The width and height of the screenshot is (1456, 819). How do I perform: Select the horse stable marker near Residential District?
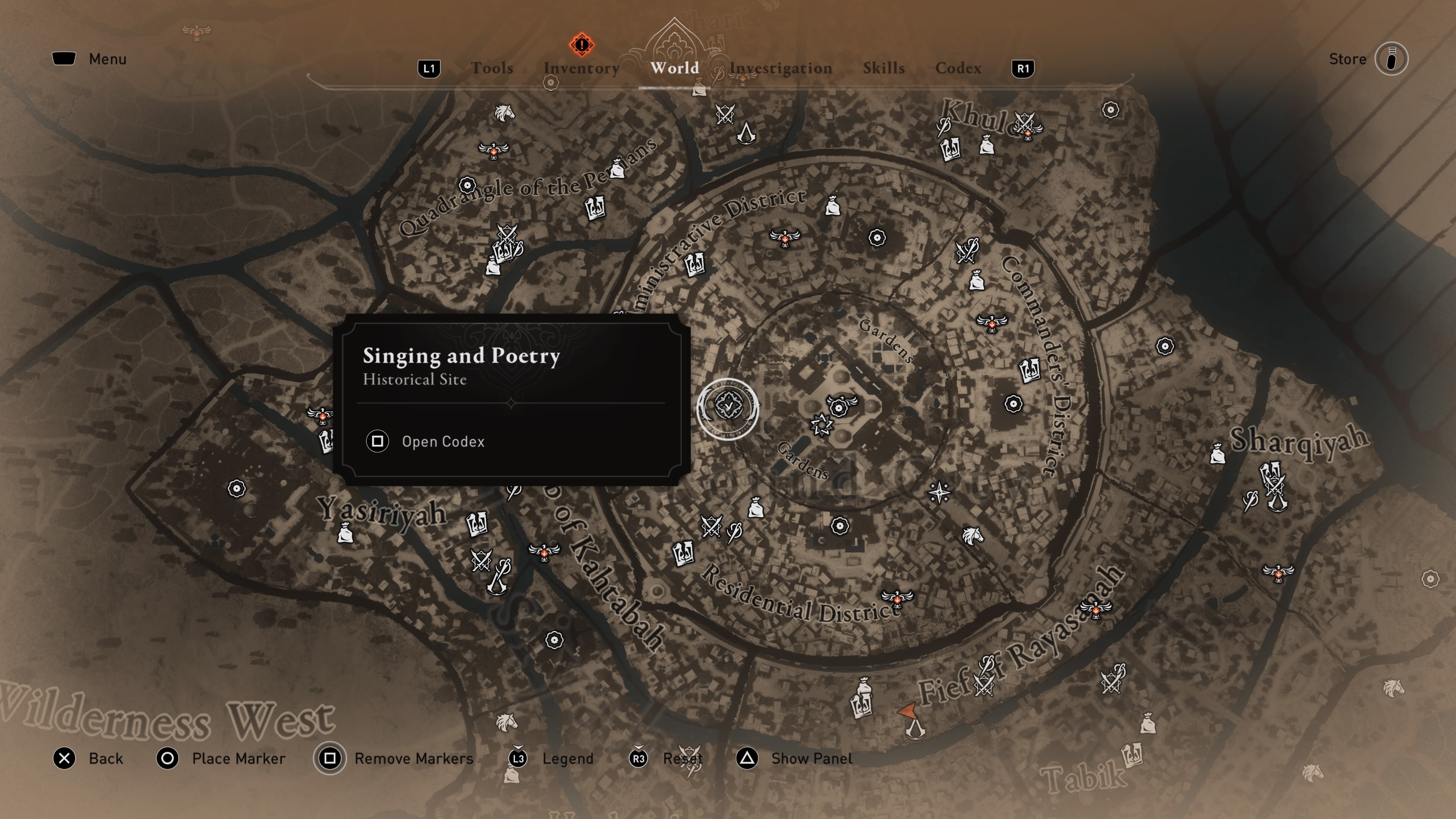[x=972, y=535]
